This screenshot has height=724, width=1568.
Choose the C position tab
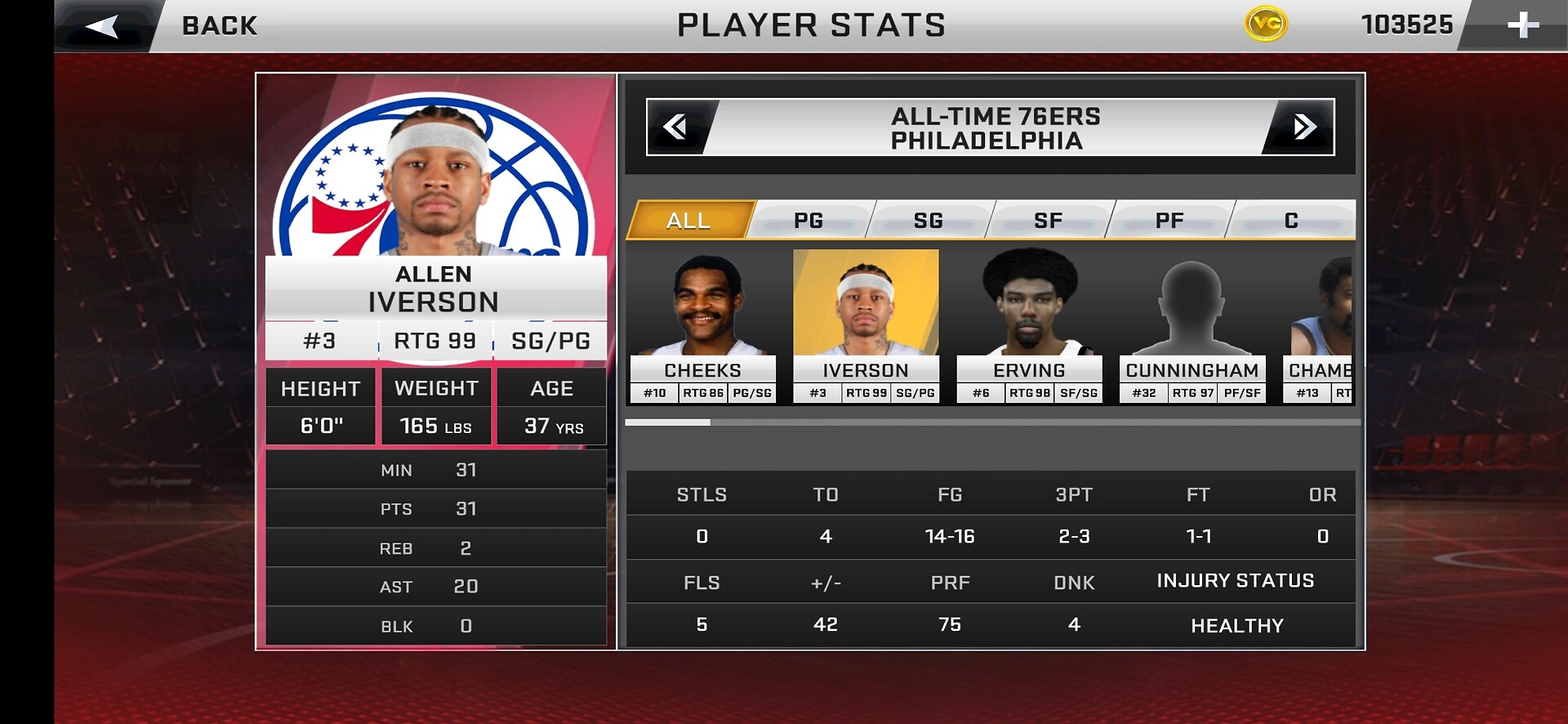[x=1291, y=221]
